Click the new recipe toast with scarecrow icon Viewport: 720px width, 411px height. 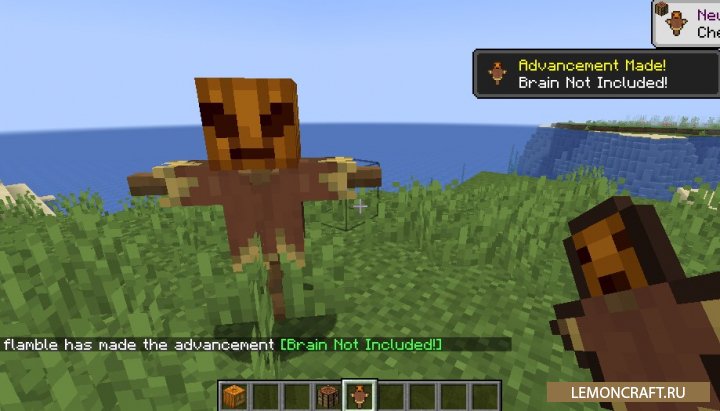687,22
